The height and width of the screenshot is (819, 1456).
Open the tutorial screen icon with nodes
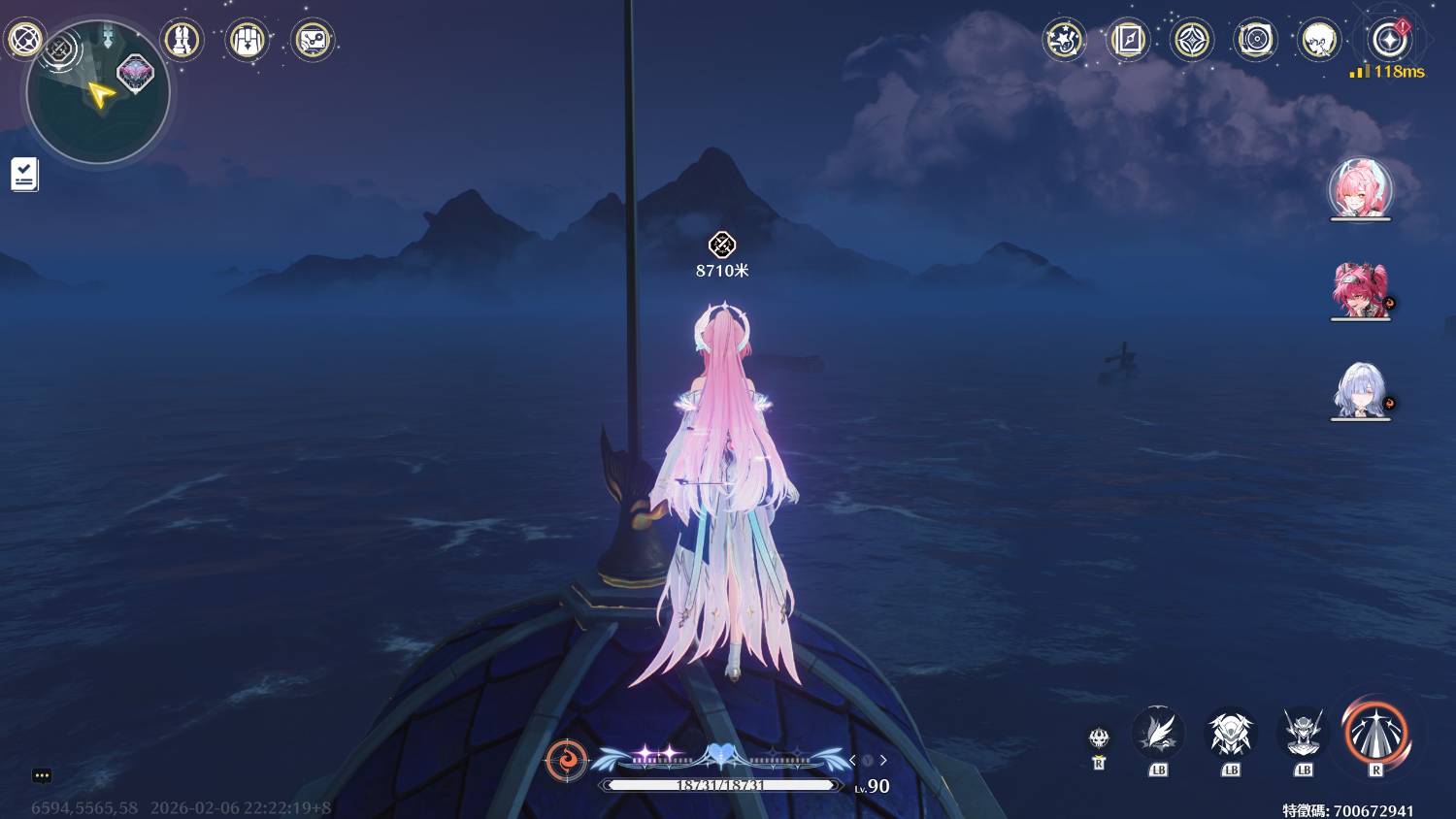(x=312, y=40)
